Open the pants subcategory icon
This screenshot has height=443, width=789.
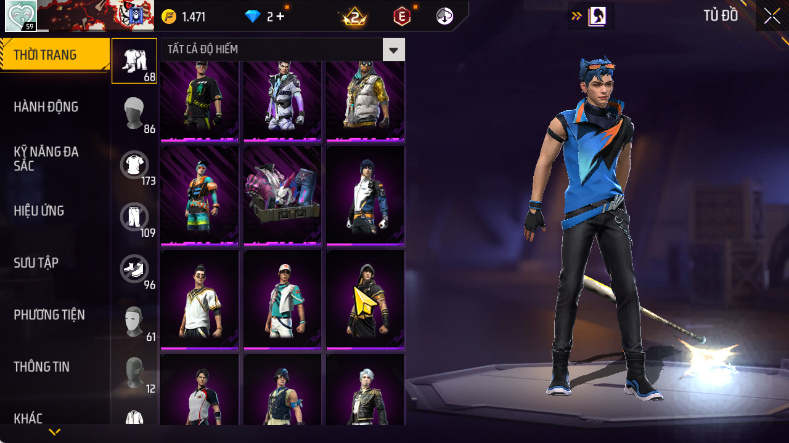pyautogui.click(x=134, y=217)
